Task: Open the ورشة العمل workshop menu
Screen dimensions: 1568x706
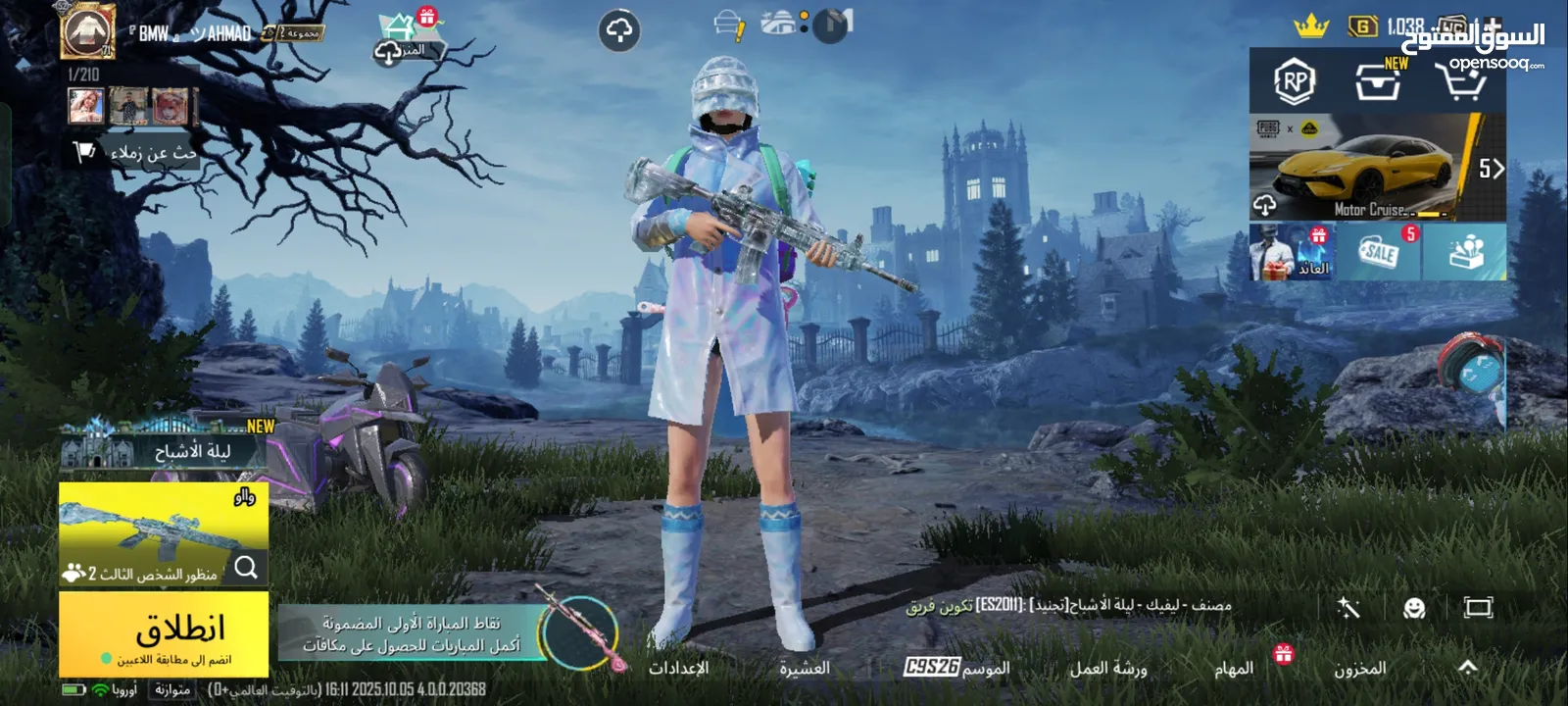Action: click(x=1107, y=669)
